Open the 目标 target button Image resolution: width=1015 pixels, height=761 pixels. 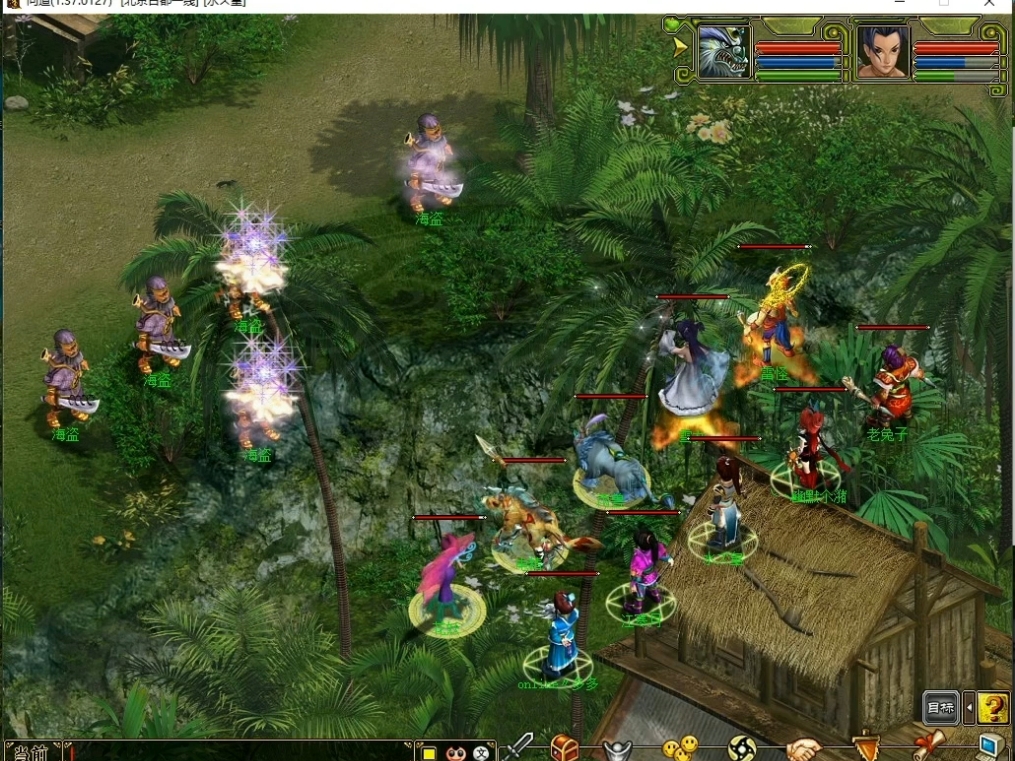pos(940,708)
